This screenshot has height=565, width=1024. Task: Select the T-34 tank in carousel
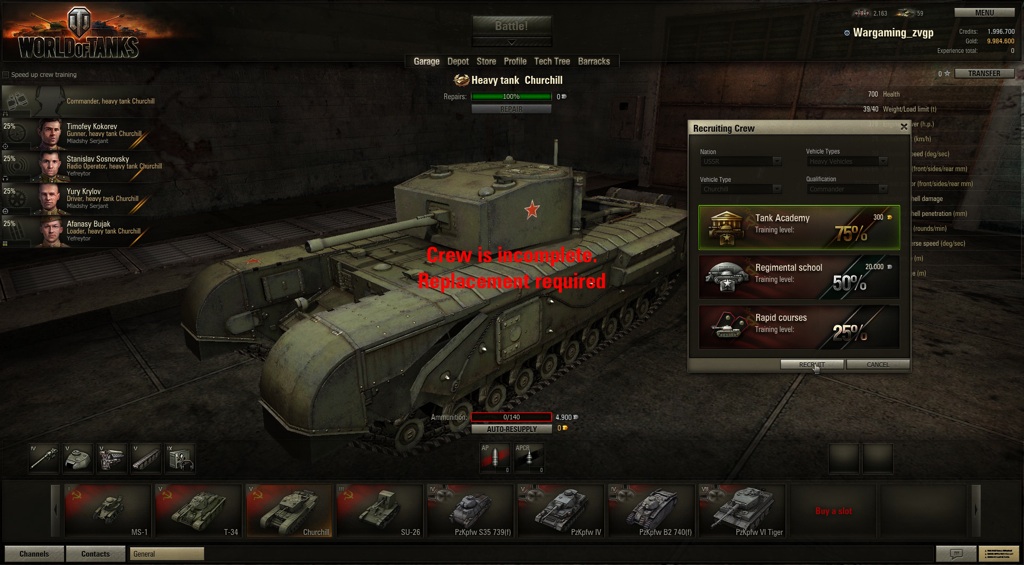[203, 511]
